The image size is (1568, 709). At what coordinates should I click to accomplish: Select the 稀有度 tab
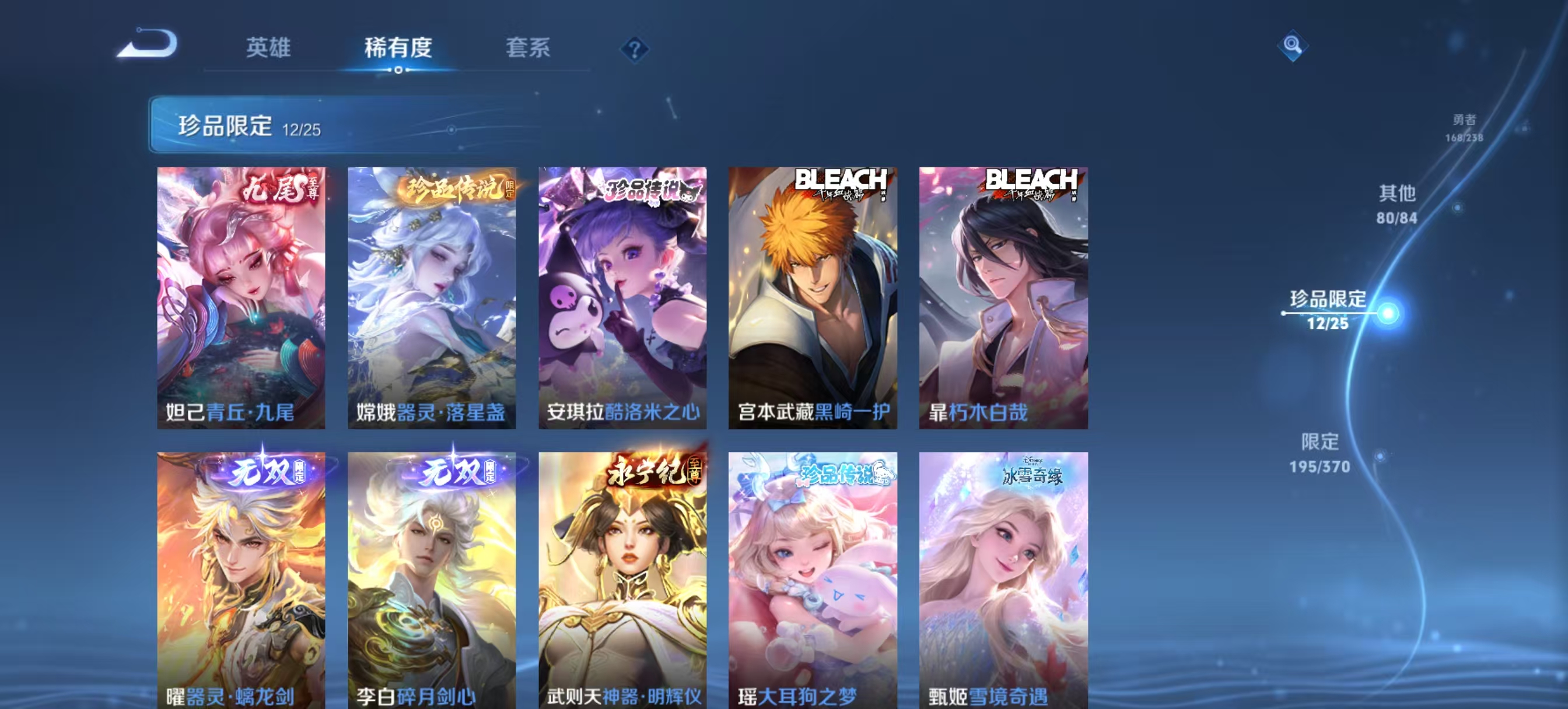tap(398, 47)
